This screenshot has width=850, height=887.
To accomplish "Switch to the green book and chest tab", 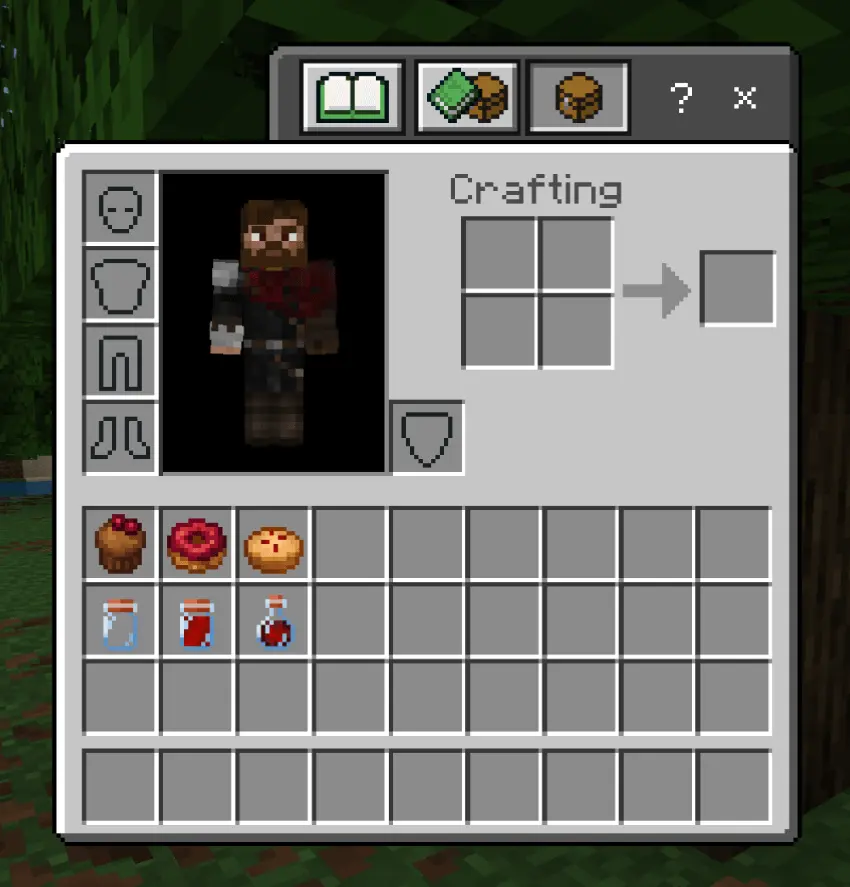I will coord(467,97).
